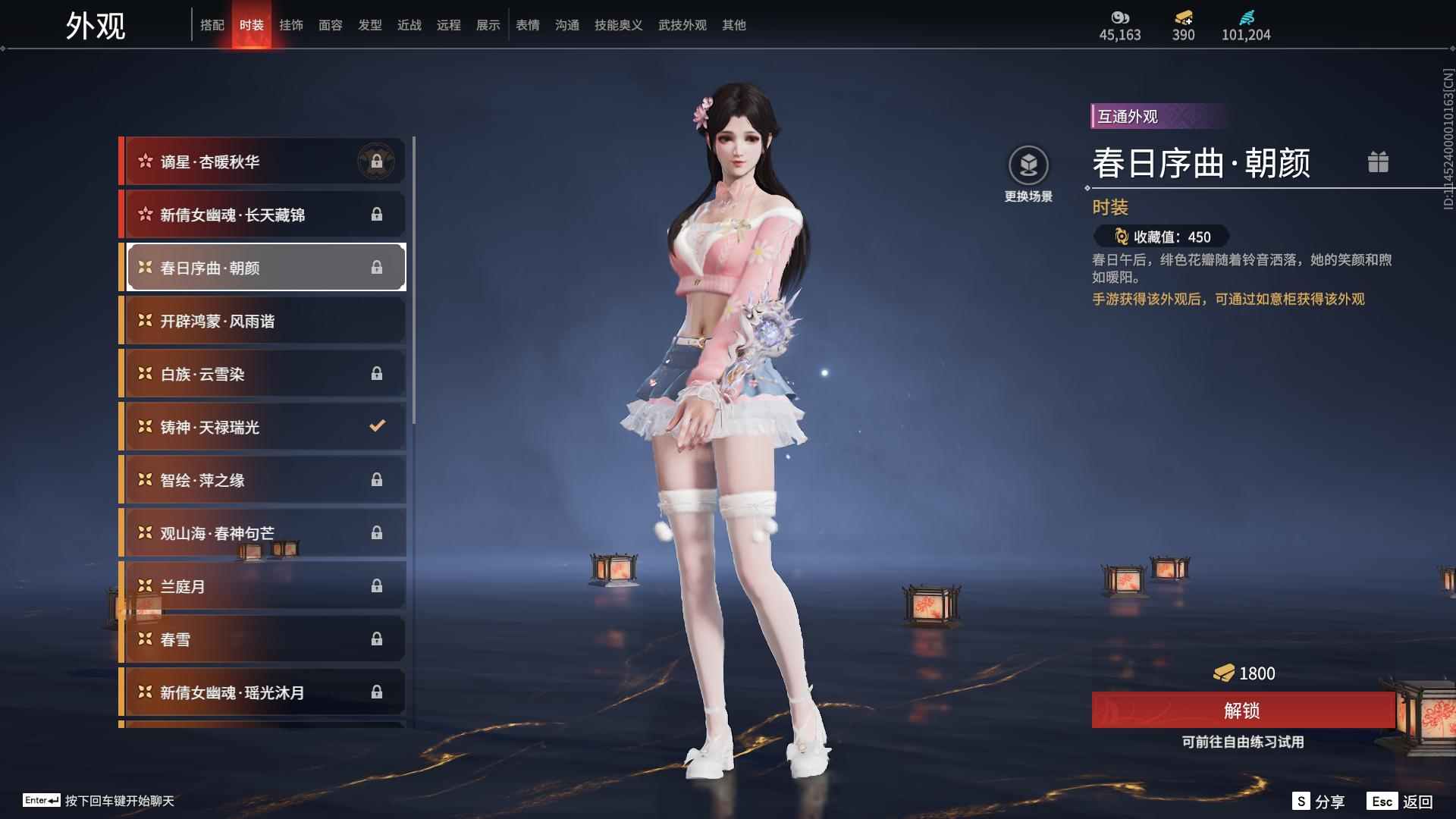The image size is (1456, 819).
Task: Switch to the 挂饰 tab
Action: coord(291,24)
